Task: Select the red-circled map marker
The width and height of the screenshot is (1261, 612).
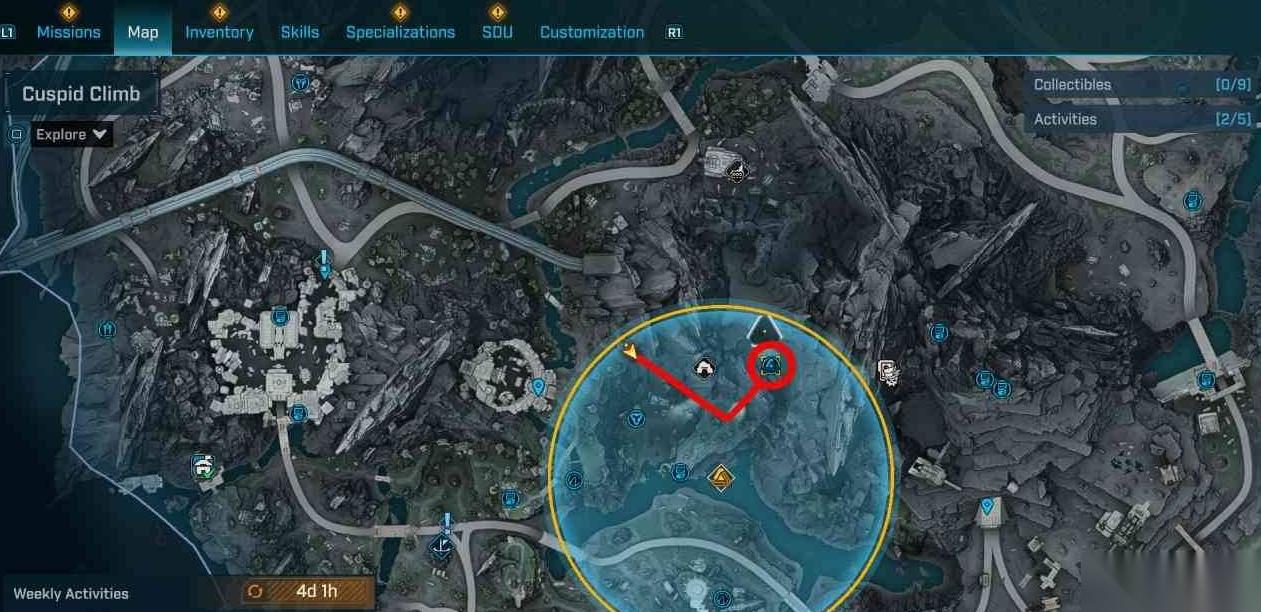Action: [x=771, y=367]
